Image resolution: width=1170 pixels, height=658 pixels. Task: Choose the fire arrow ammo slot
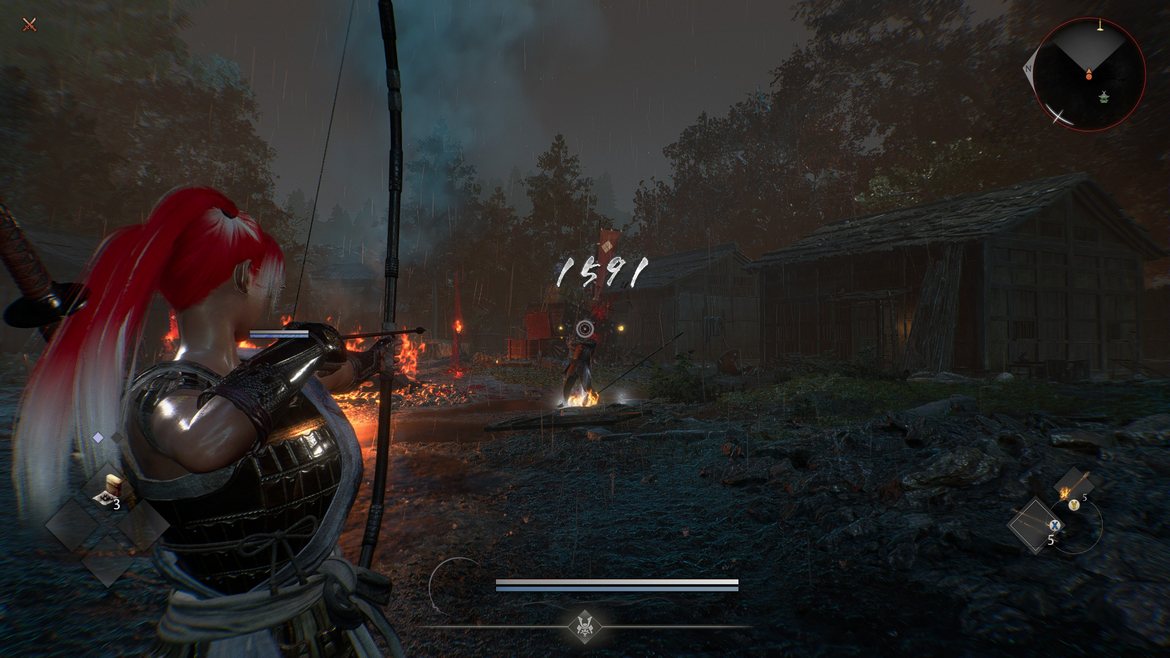[1073, 487]
